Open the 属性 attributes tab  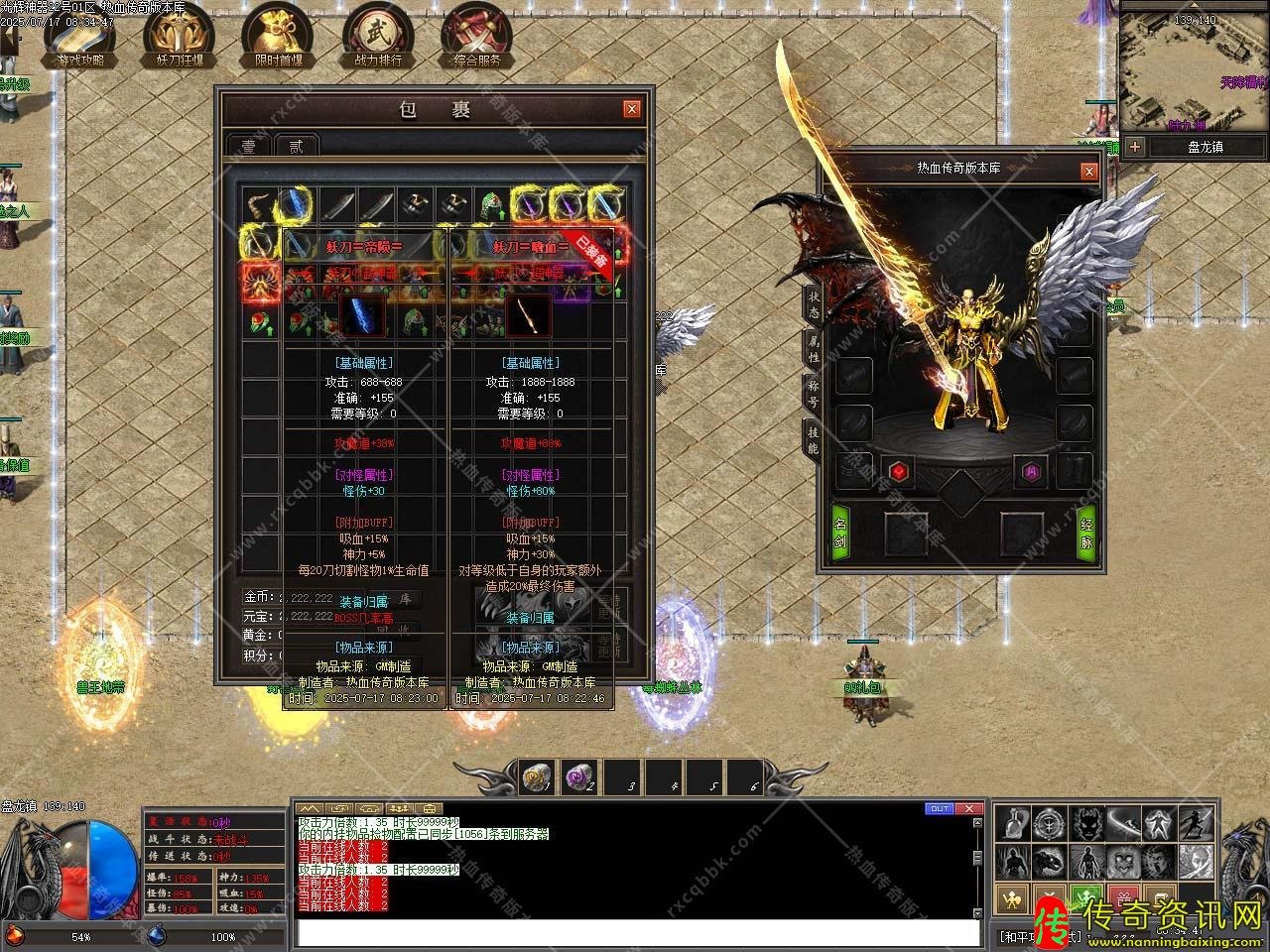(813, 347)
